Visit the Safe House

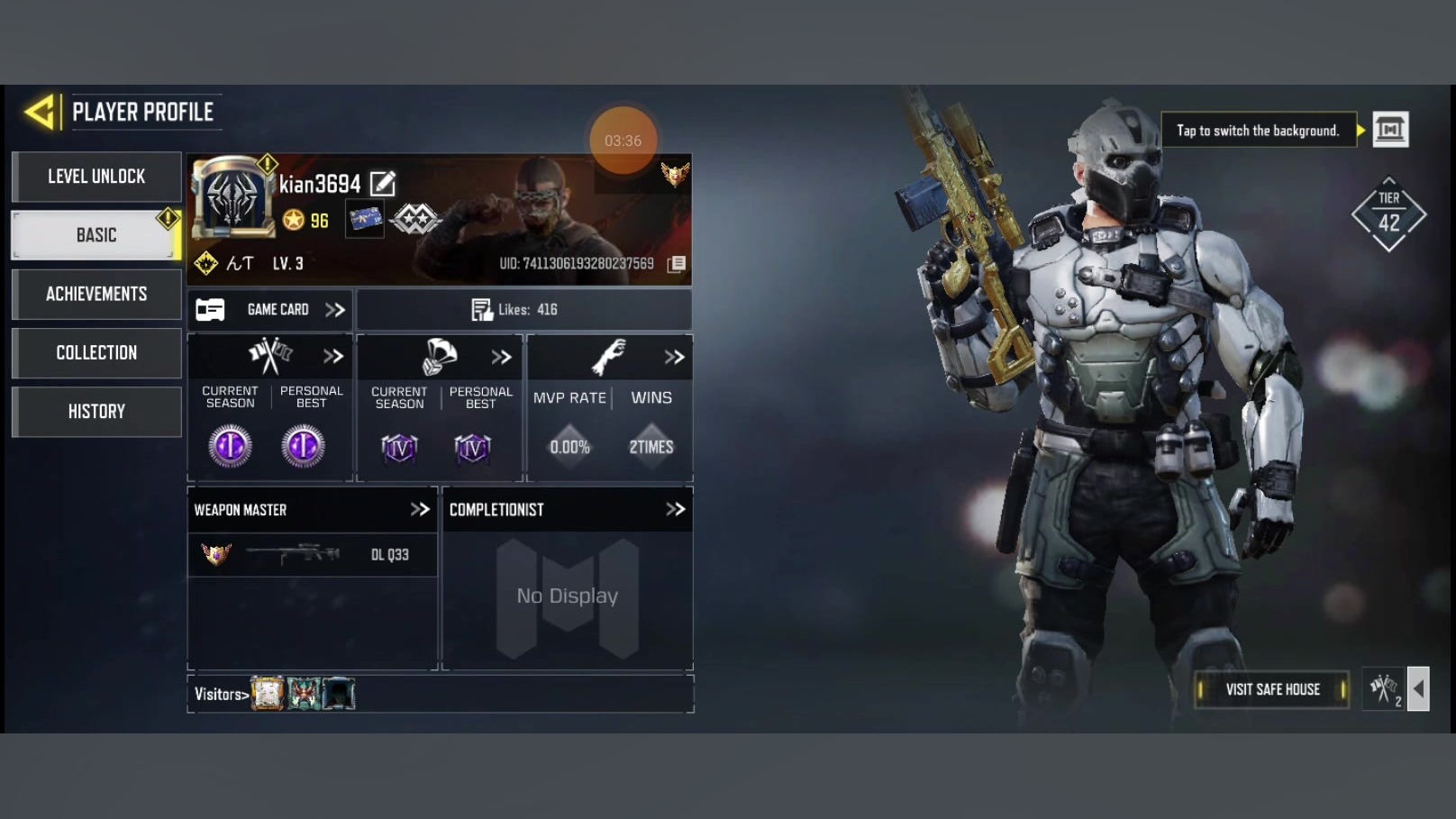[x=1271, y=689]
